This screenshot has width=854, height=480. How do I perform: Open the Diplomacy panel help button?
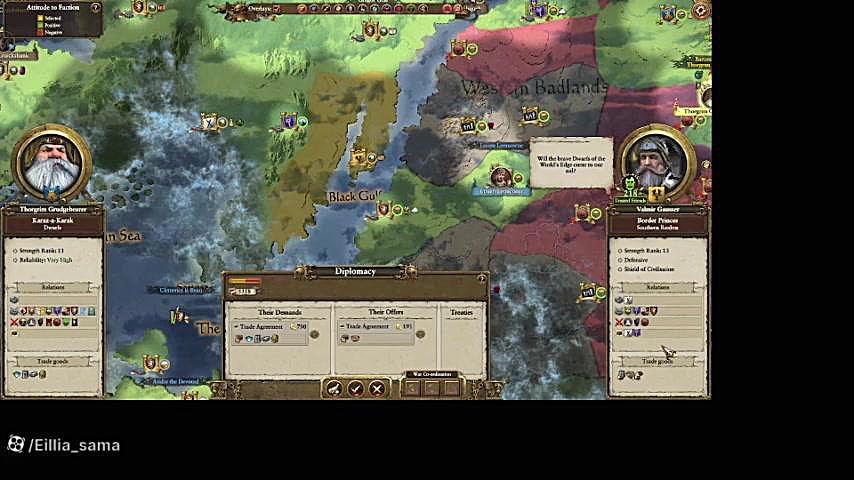click(x=481, y=279)
